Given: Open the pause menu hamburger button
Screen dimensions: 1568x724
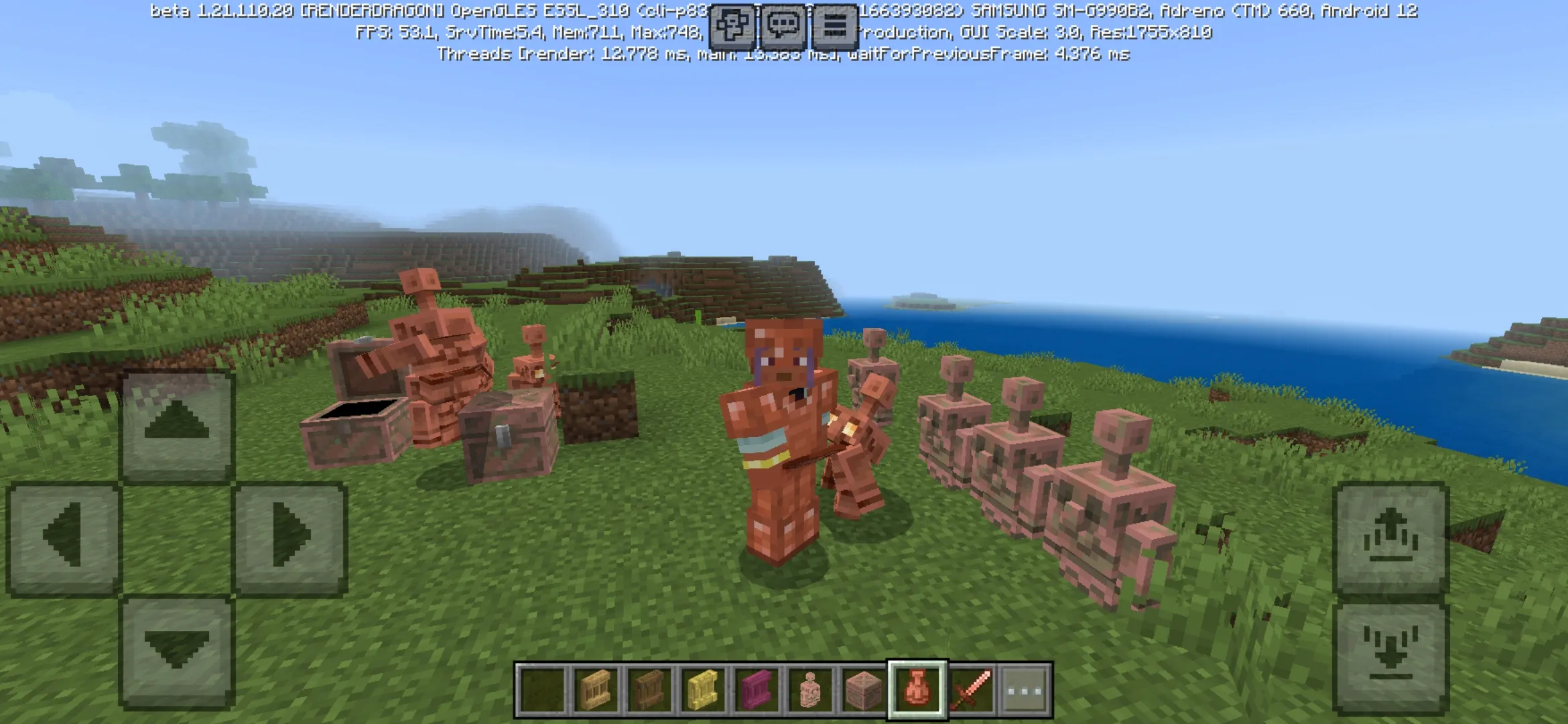Looking at the screenshot, I should (834, 26).
